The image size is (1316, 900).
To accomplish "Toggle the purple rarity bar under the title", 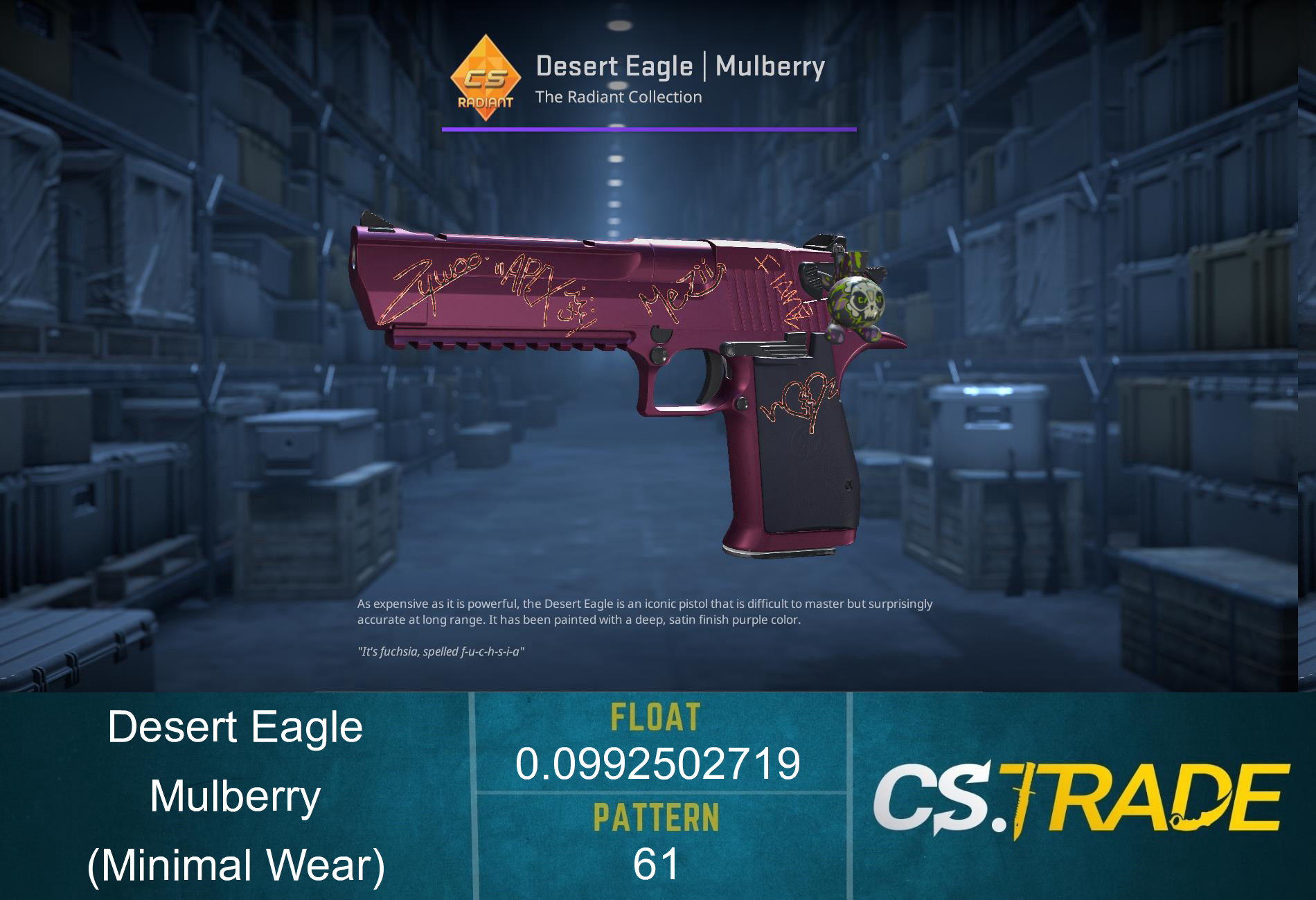I will coord(648,128).
